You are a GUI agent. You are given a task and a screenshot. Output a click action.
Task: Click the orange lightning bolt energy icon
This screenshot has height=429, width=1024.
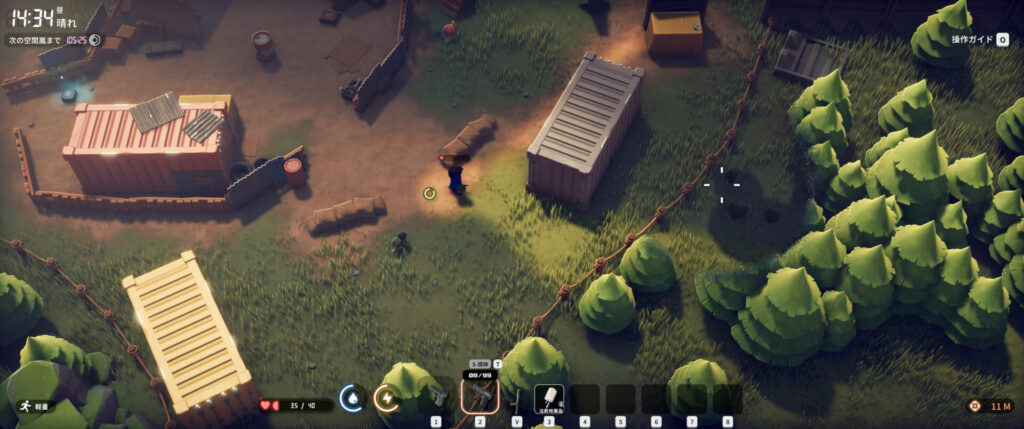pyautogui.click(x=385, y=398)
